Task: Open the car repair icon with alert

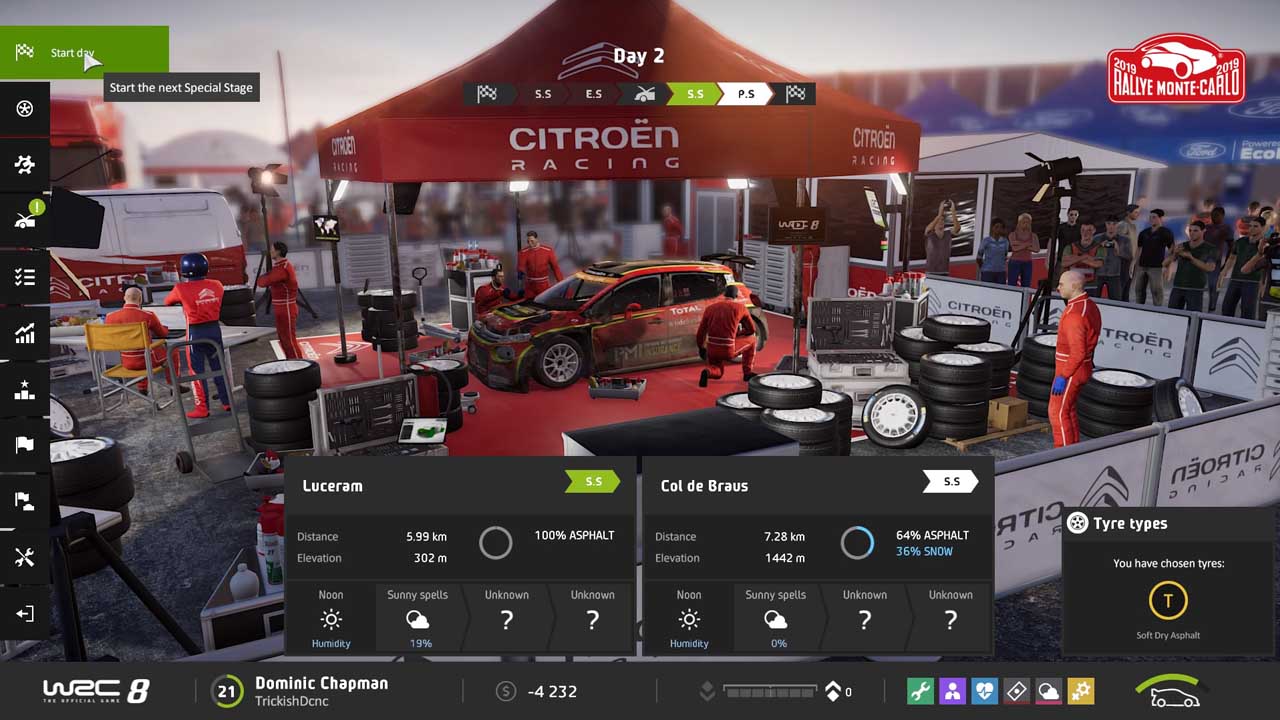Action: click(x=25, y=220)
